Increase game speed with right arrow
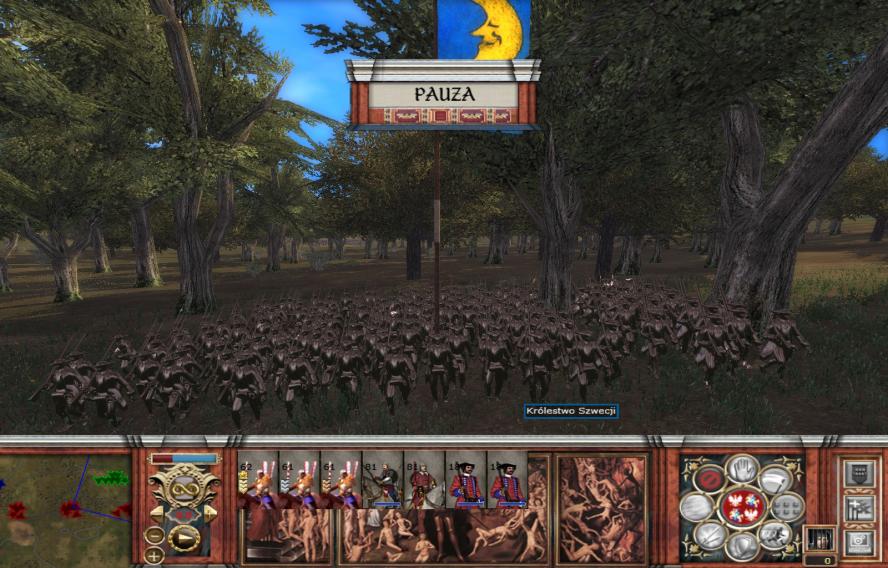 click(x=209, y=514)
